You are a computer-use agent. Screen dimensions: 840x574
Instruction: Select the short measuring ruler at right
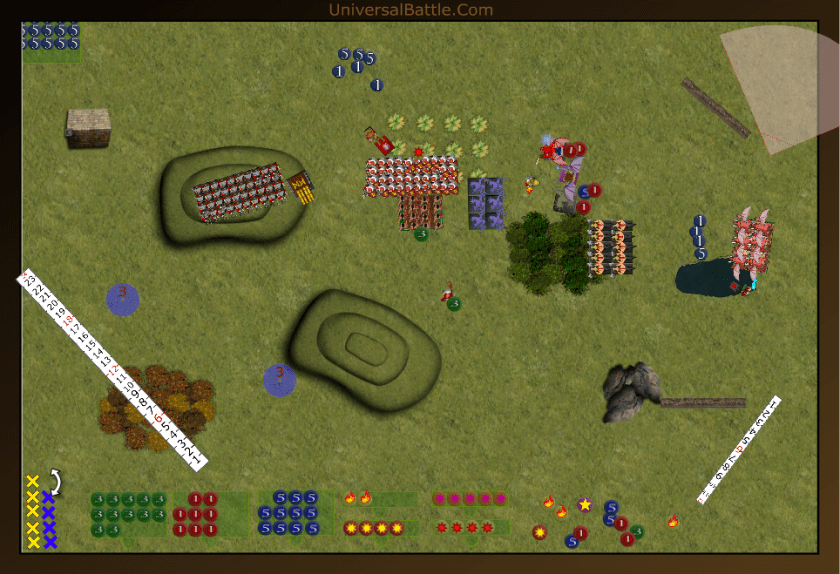tap(739, 449)
